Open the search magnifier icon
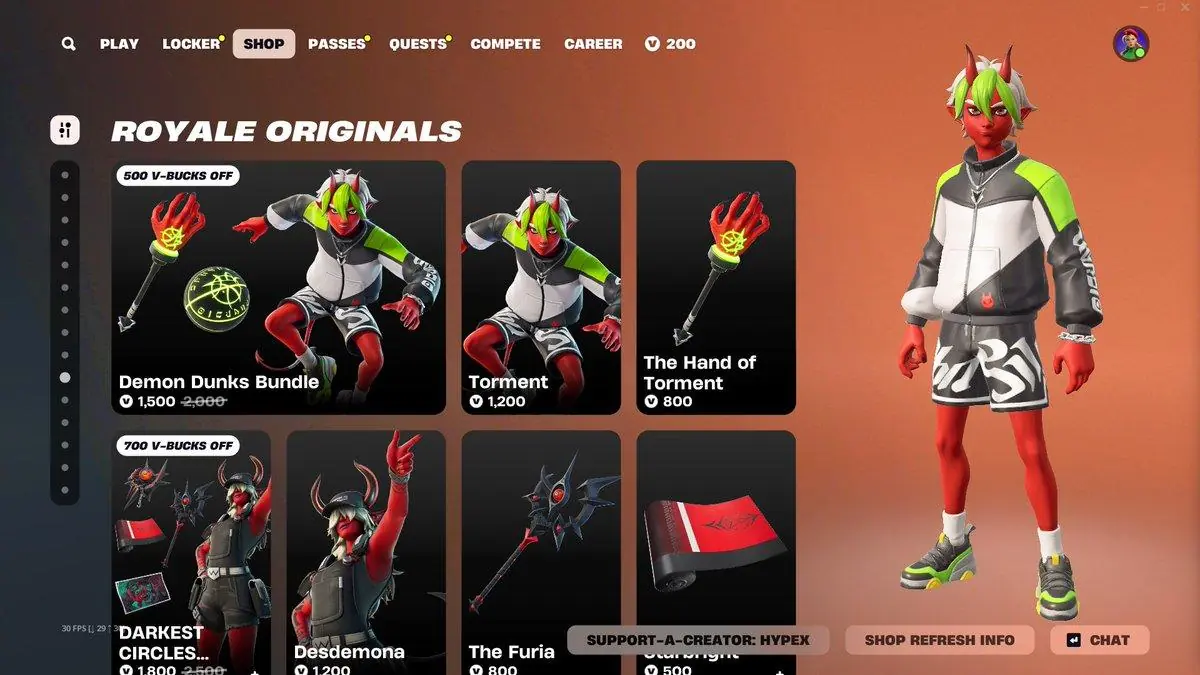This screenshot has width=1200, height=675. (x=68, y=44)
